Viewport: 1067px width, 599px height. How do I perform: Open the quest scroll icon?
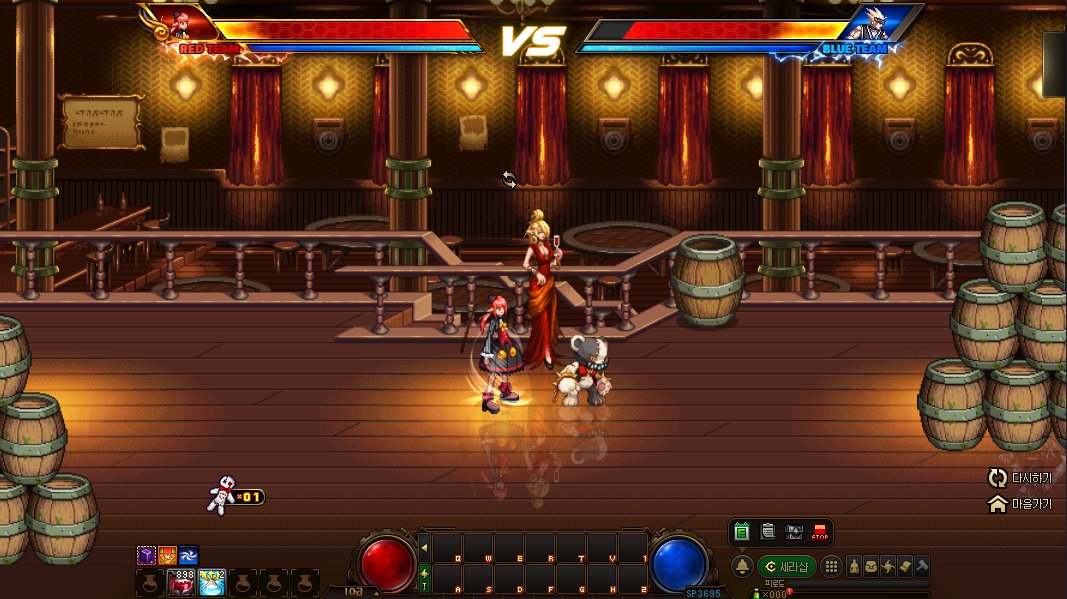pyautogui.click(x=905, y=566)
